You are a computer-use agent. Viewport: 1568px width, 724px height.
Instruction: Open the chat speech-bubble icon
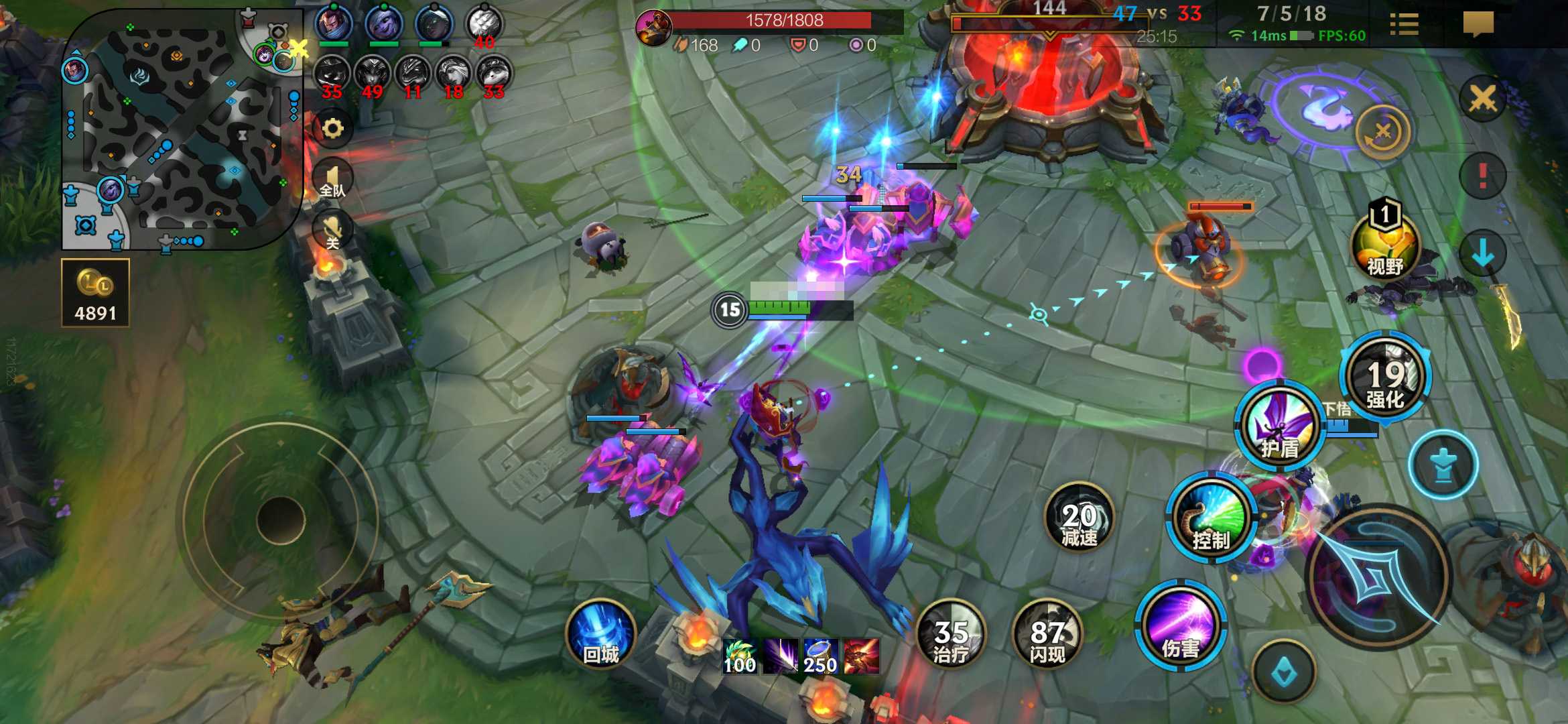point(1478,25)
